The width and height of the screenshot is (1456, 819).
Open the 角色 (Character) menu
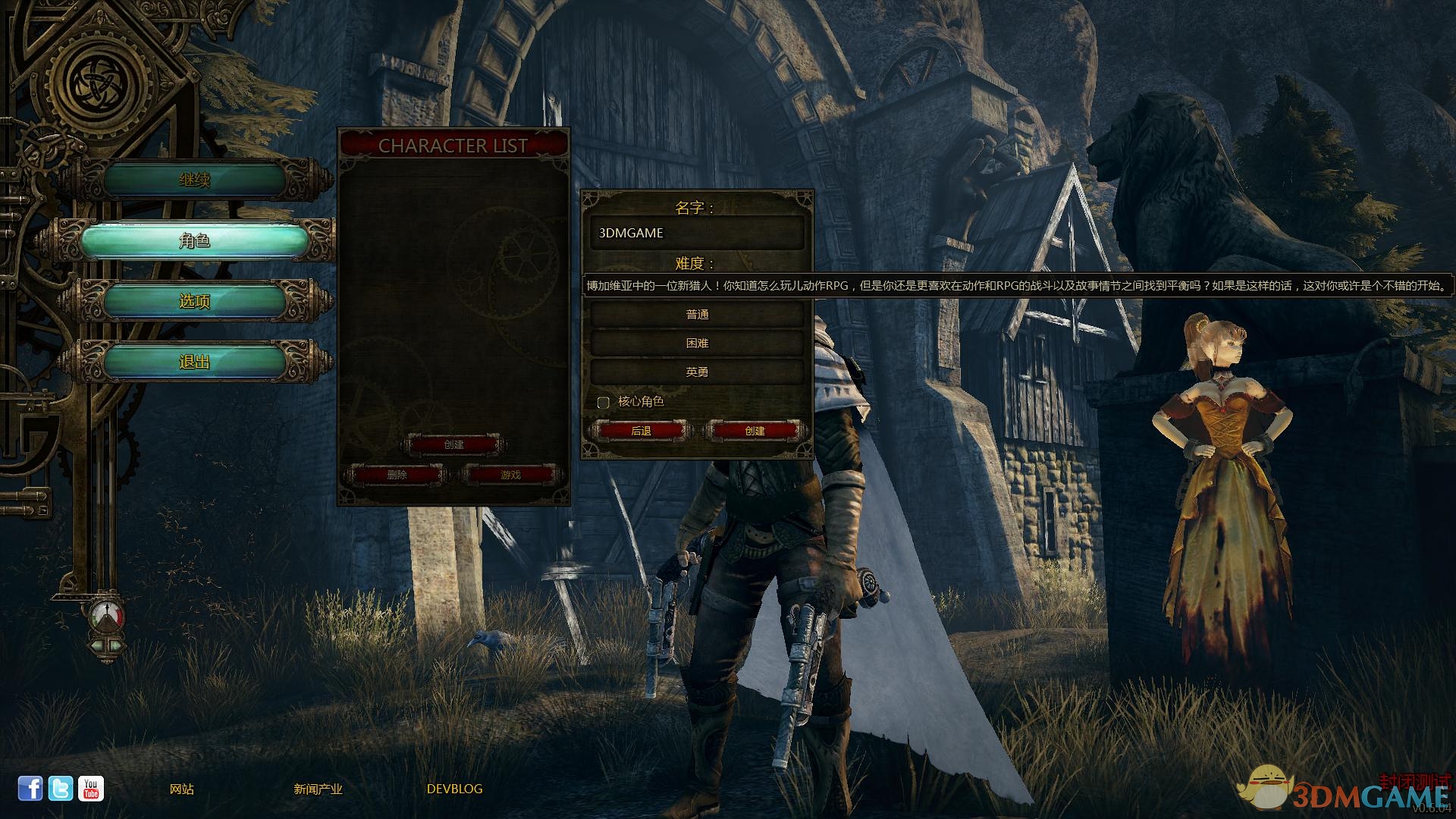coord(194,240)
